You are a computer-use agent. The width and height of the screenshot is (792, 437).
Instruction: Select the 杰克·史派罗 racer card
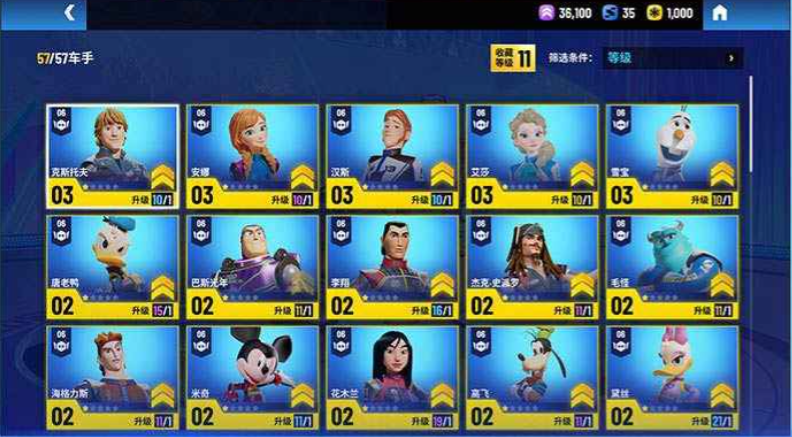(532, 265)
